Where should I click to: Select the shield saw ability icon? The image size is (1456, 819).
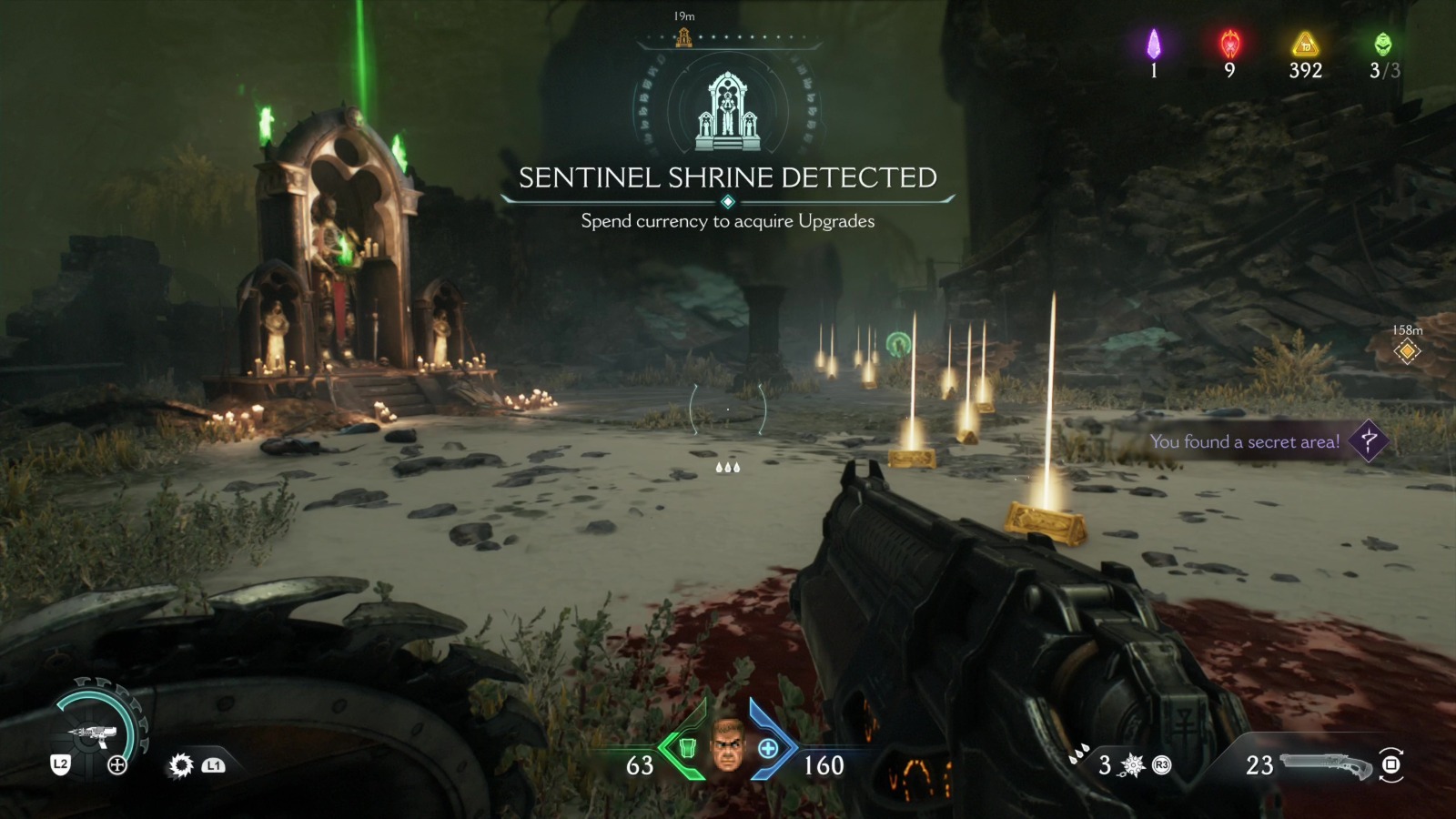[x=181, y=765]
